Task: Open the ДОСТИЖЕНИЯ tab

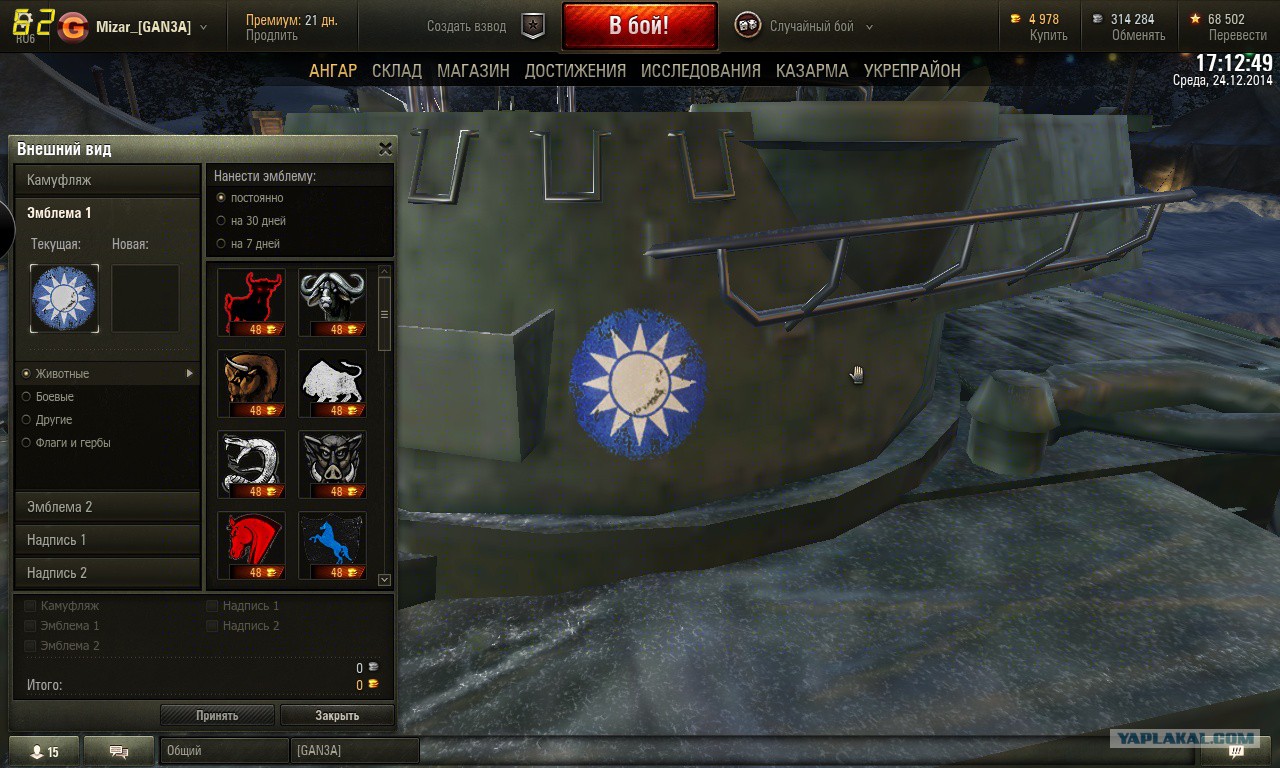Action: [575, 71]
